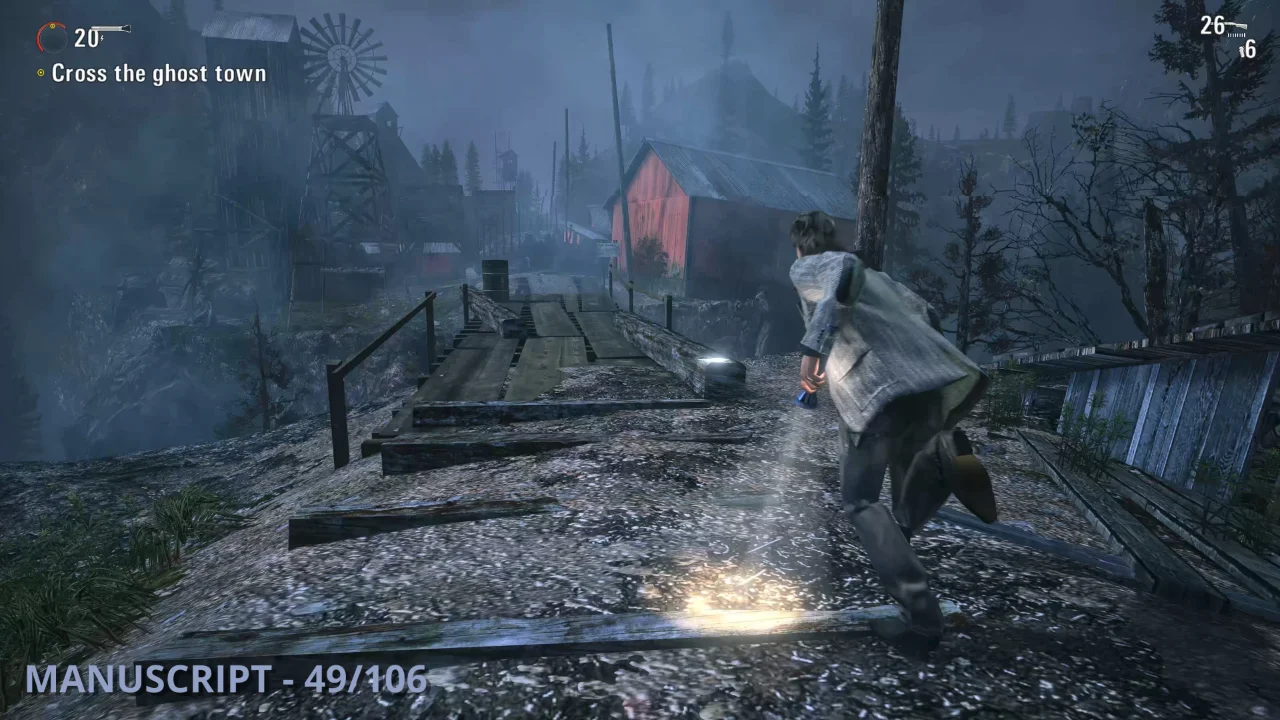Click the shell counter tick icons under the shotgun

coord(1235,34)
